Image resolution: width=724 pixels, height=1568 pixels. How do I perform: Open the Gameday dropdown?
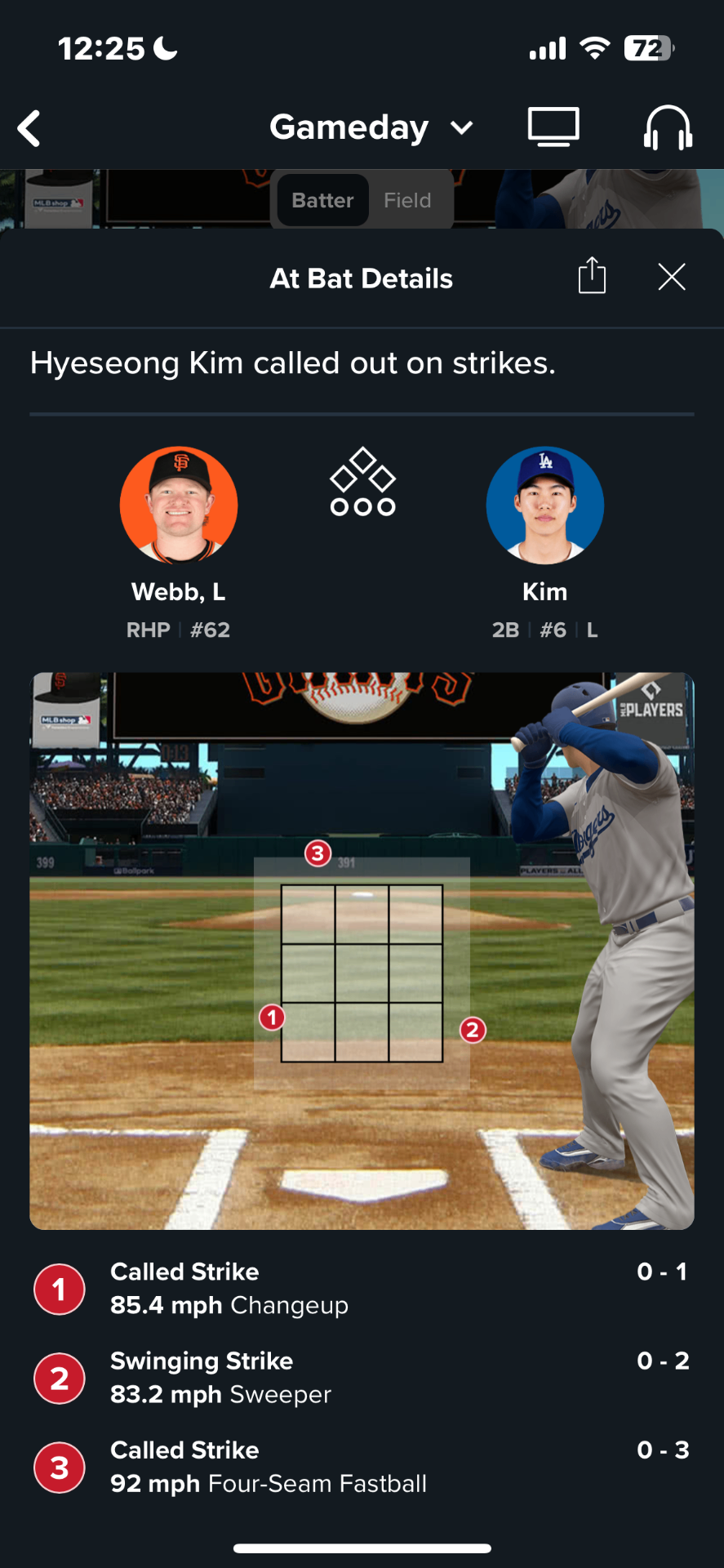click(x=371, y=127)
